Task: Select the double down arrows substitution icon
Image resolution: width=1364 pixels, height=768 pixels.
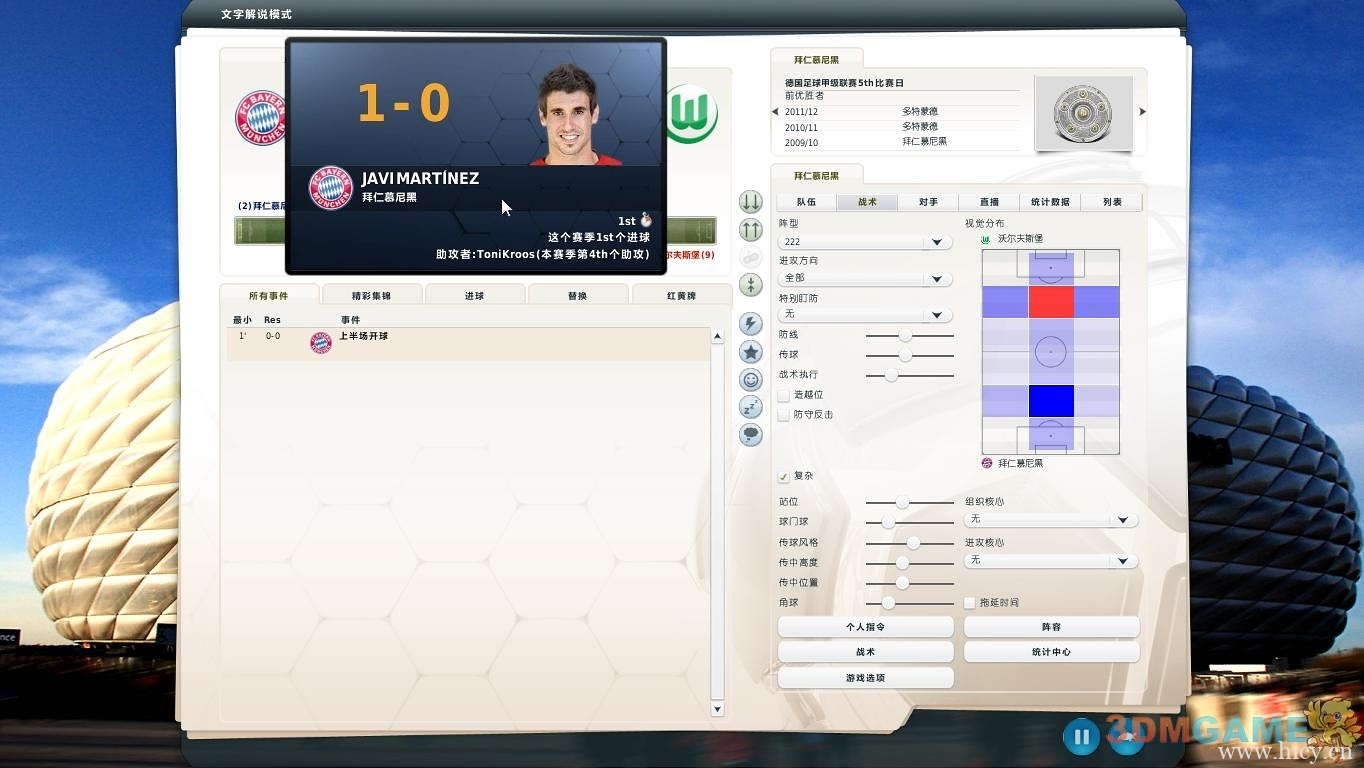Action: [x=750, y=201]
